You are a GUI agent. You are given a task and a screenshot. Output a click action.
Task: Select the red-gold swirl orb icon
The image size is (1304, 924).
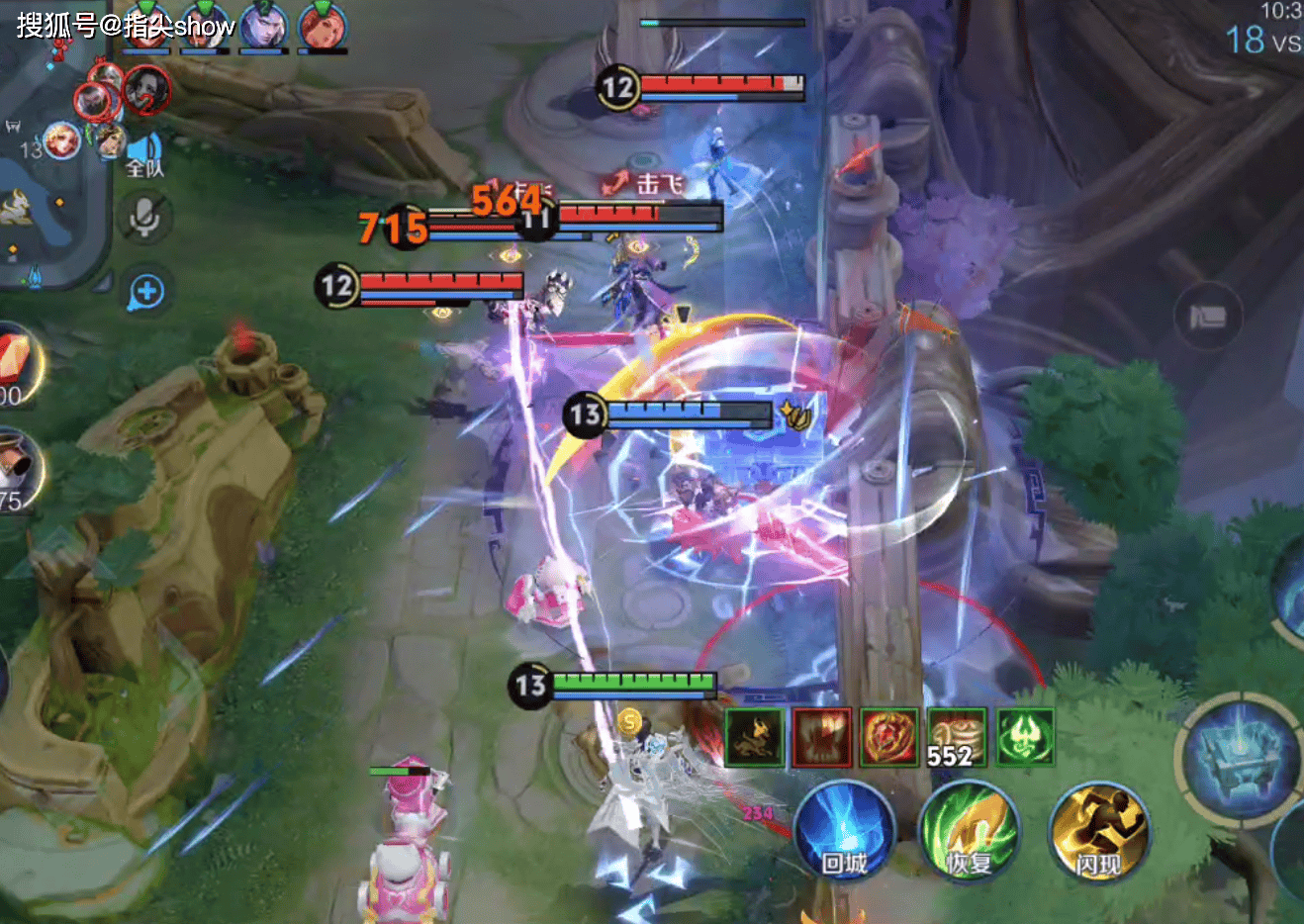(x=888, y=737)
